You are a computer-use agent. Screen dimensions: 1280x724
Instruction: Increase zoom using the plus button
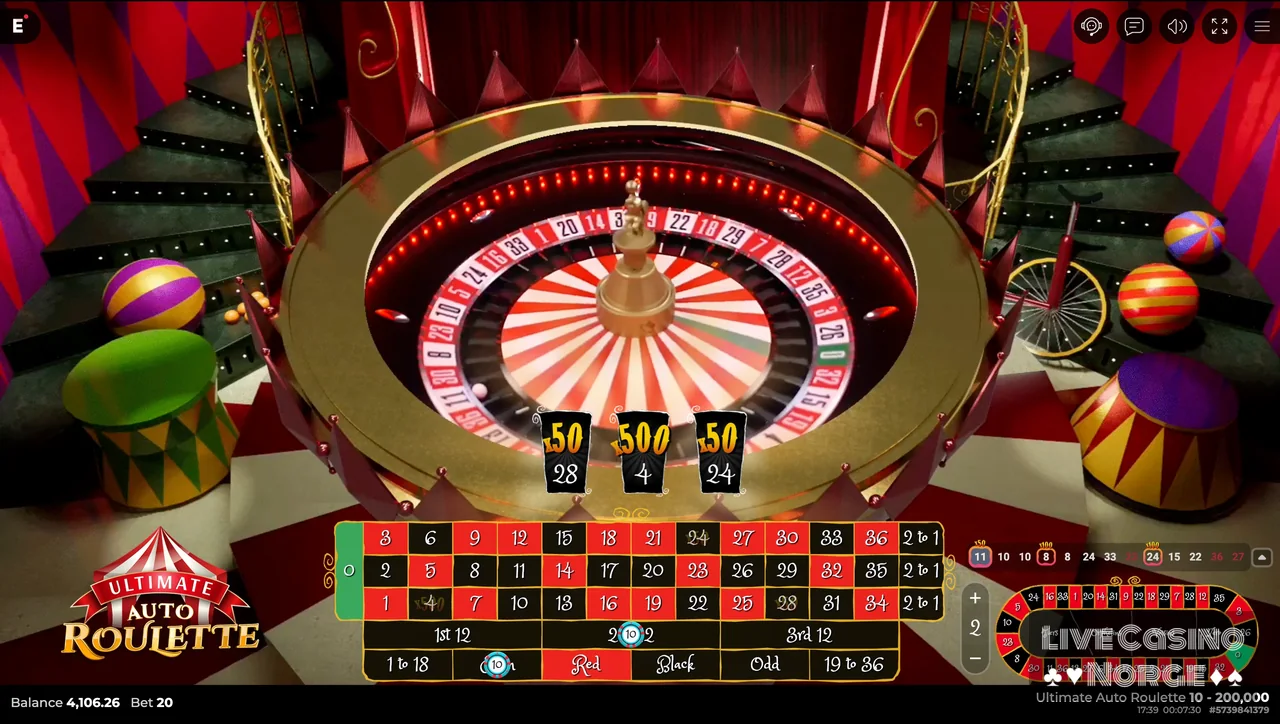[974, 597]
